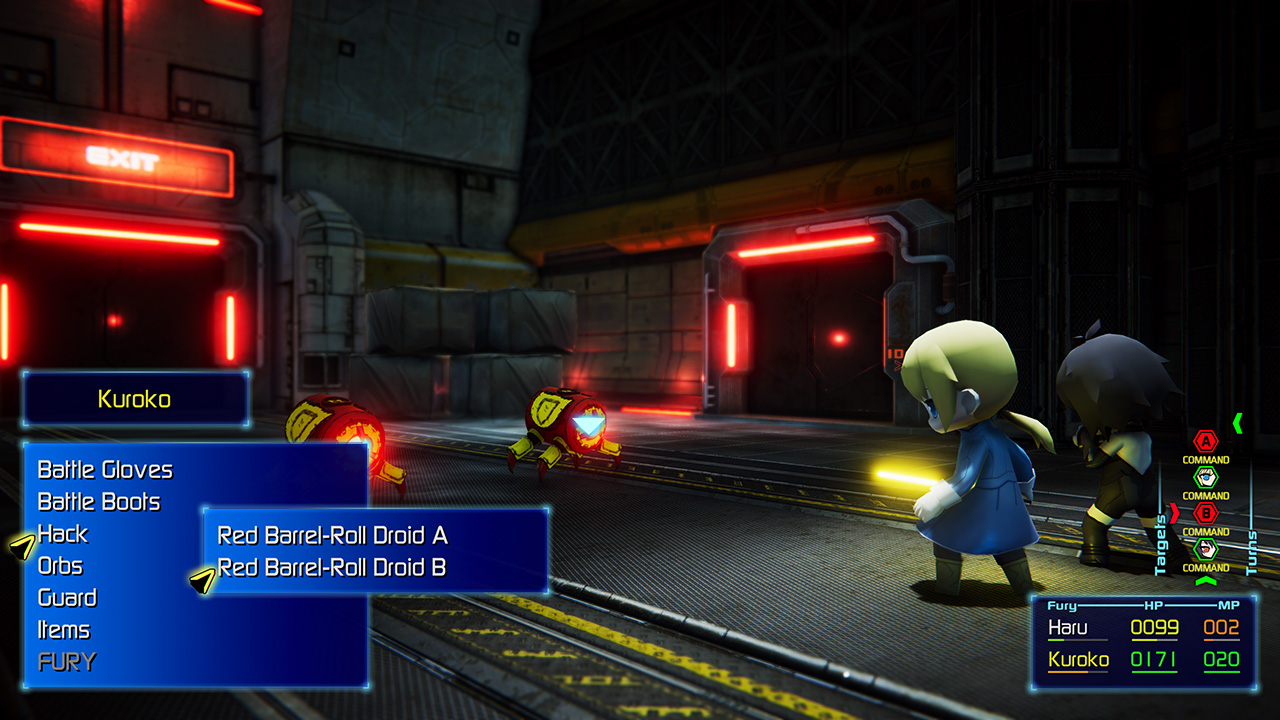Open the Orbs command
1280x720 pixels.
coord(62,567)
